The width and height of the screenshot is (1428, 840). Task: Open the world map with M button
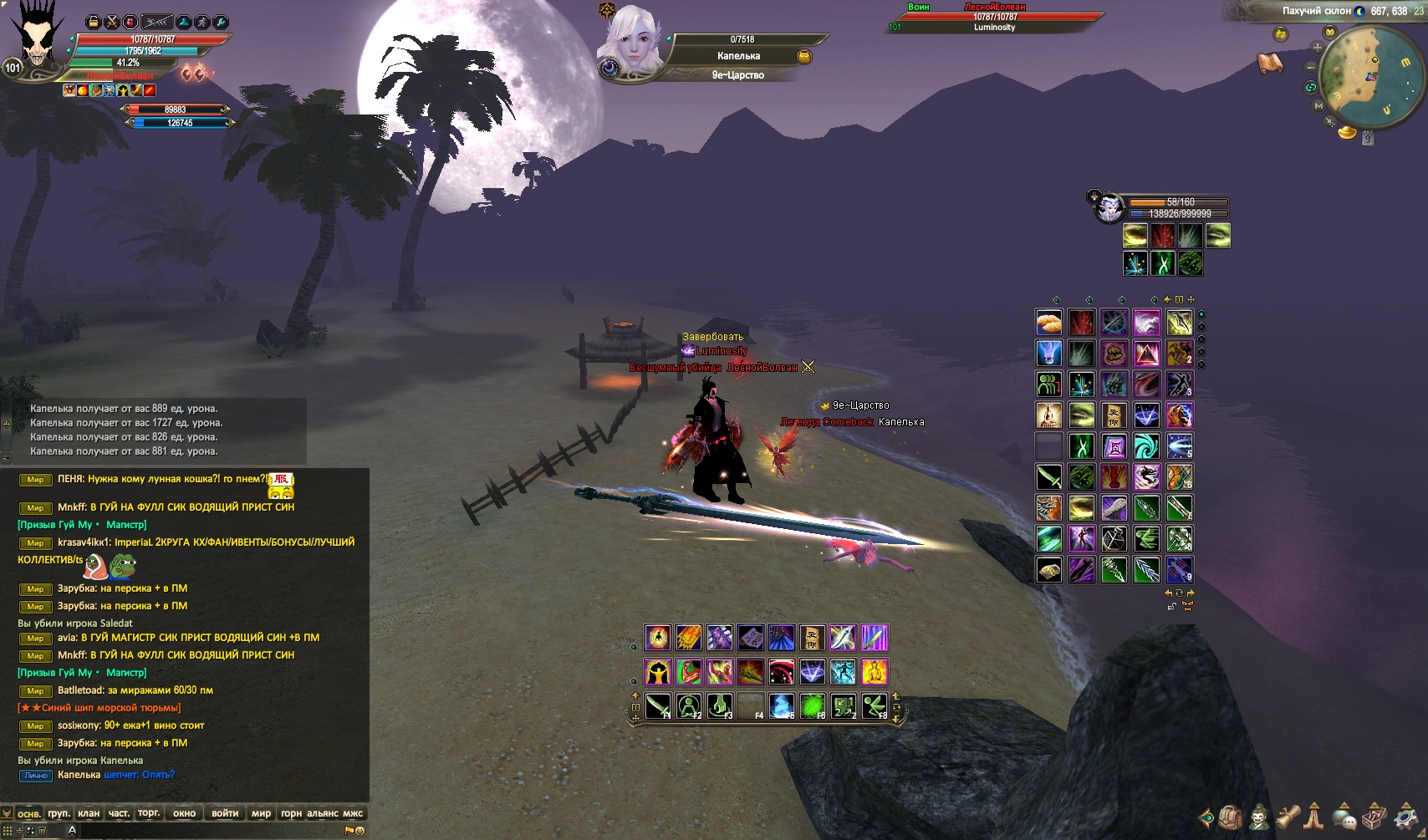tap(1318, 106)
